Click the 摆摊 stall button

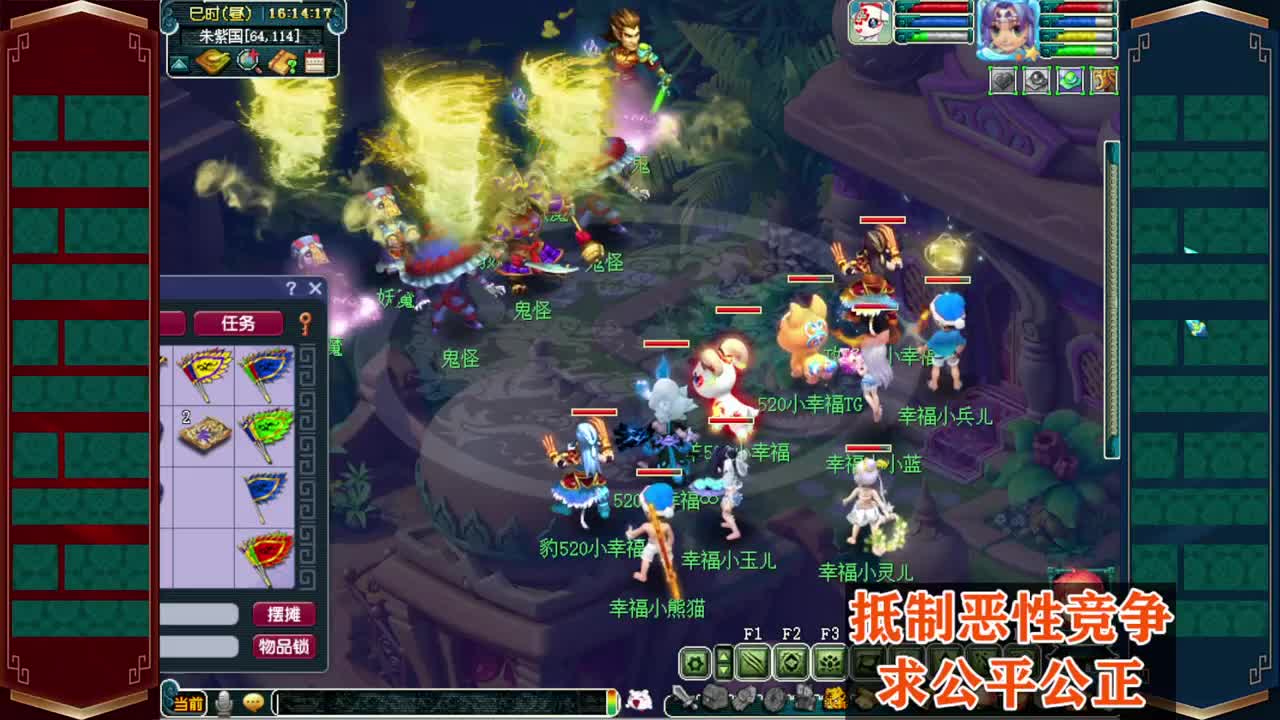pos(283,615)
